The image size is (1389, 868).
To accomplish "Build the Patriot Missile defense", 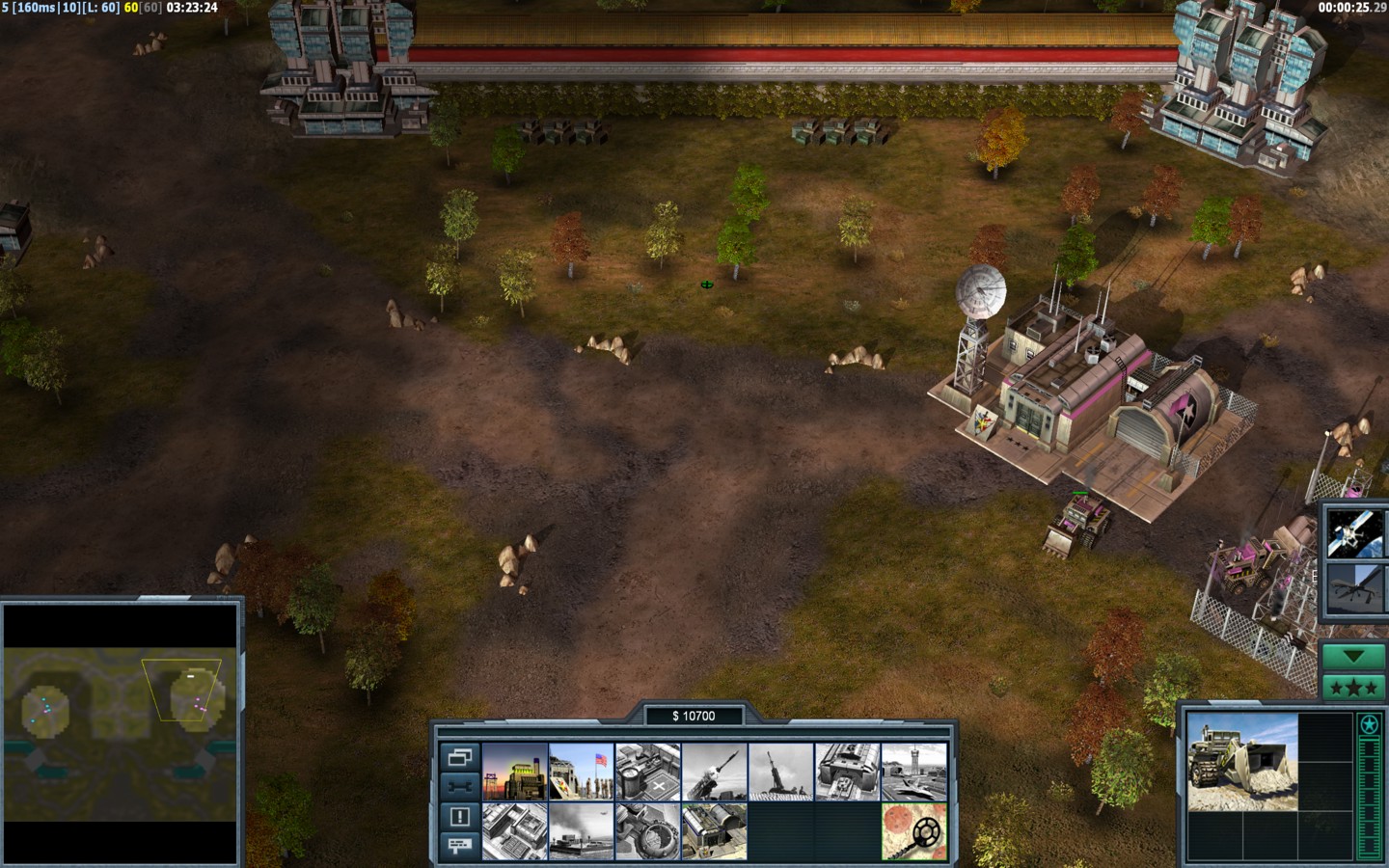I will (x=714, y=772).
